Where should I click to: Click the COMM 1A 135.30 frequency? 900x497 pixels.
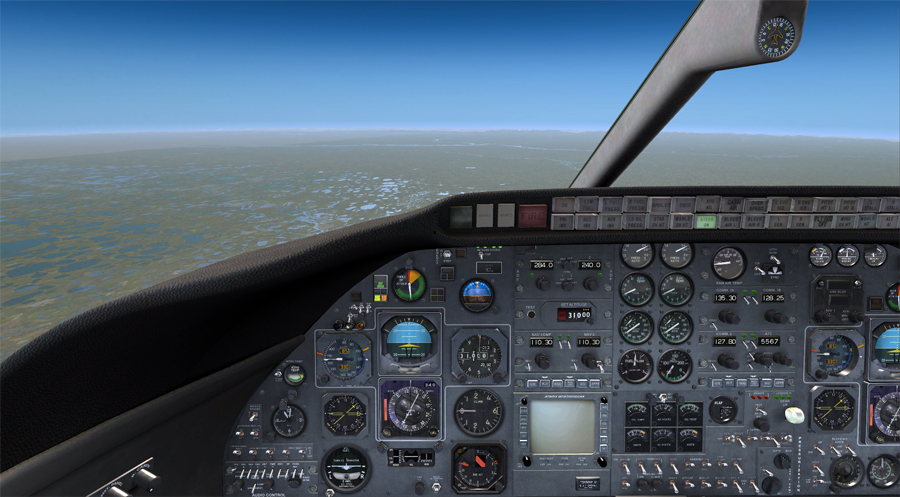(727, 297)
